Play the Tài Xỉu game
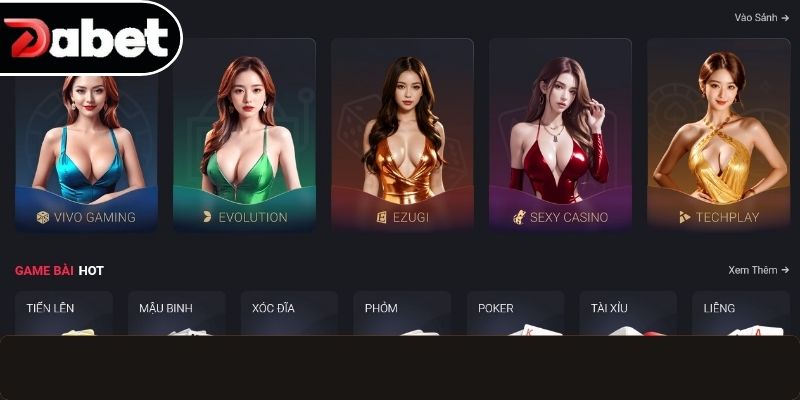This screenshot has height=400, width=800. 628,313
